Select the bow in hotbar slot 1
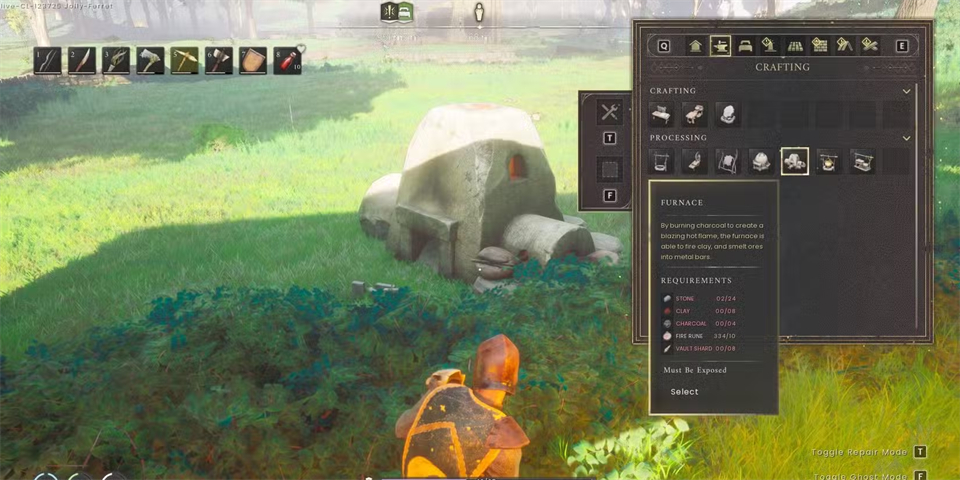 pos(47,60)
